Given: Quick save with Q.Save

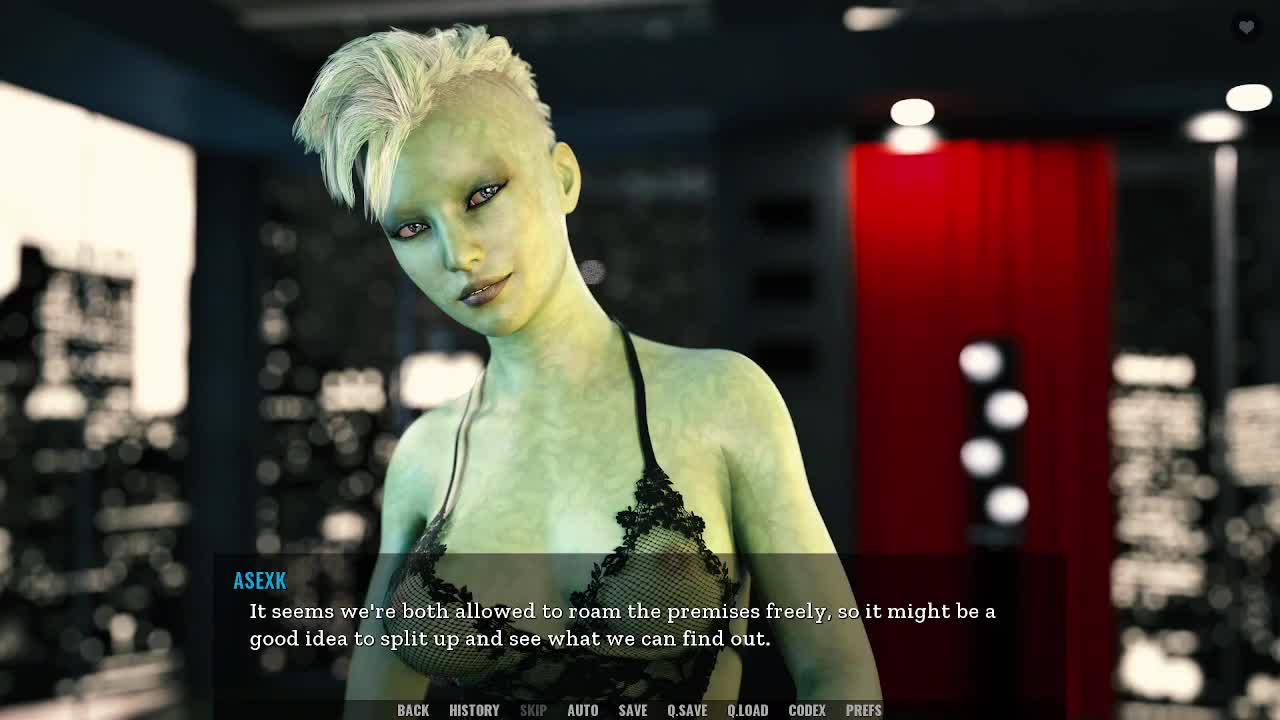Looking at the screenshot, I should [x=687, y=710].
